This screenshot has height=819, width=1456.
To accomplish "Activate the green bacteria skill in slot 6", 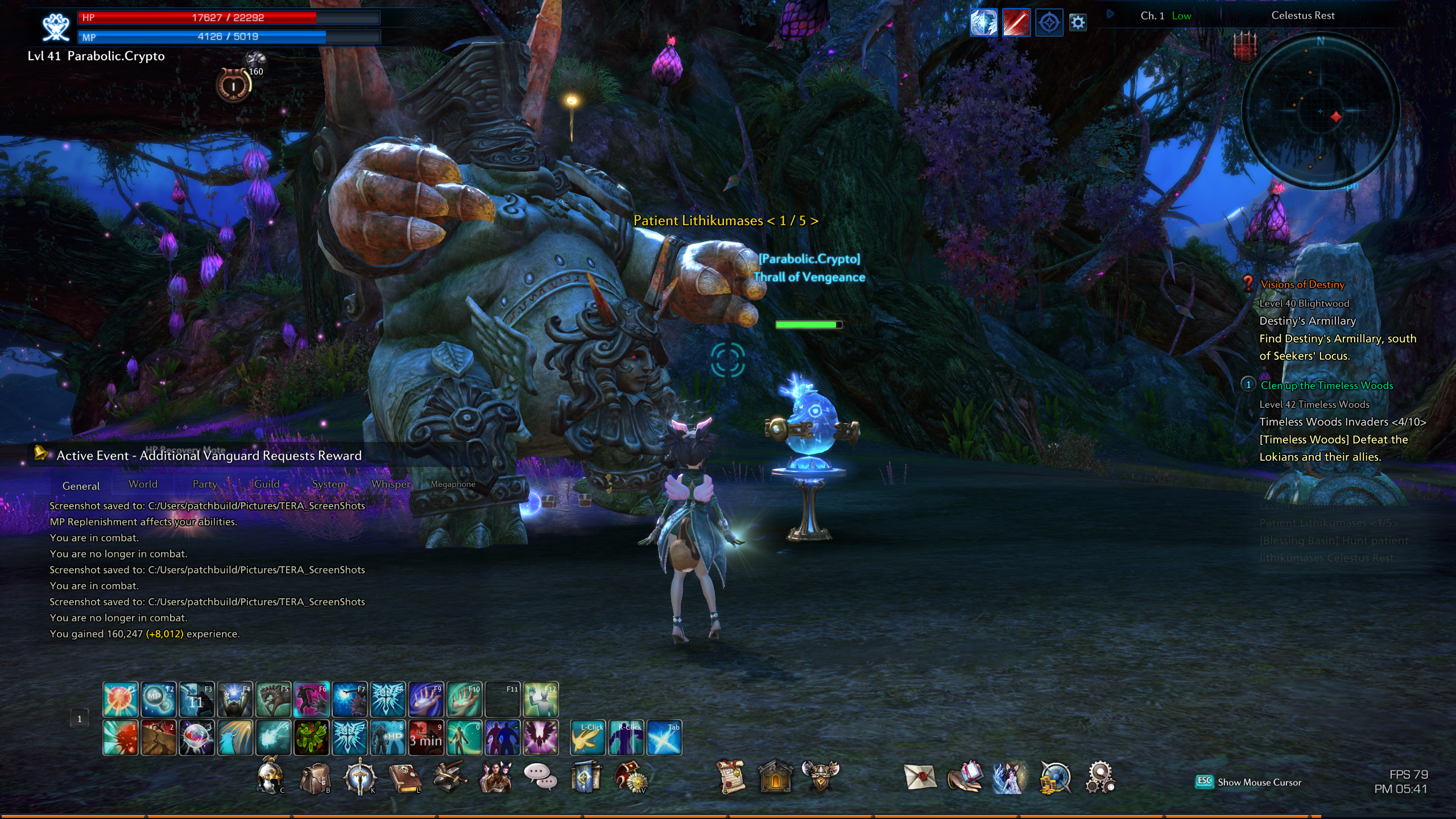I will [311, 738].
